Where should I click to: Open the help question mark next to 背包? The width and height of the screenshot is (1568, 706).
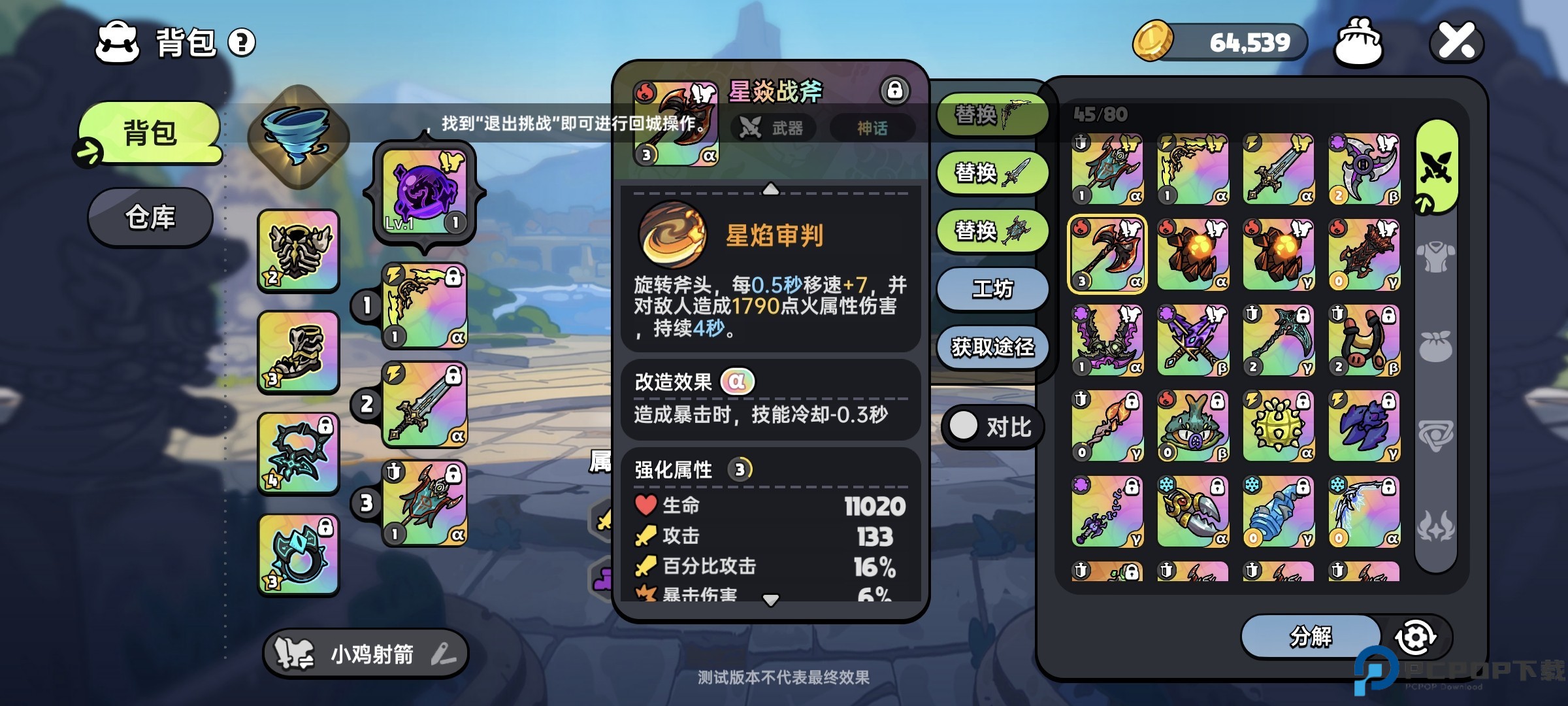tap(241, 42)
